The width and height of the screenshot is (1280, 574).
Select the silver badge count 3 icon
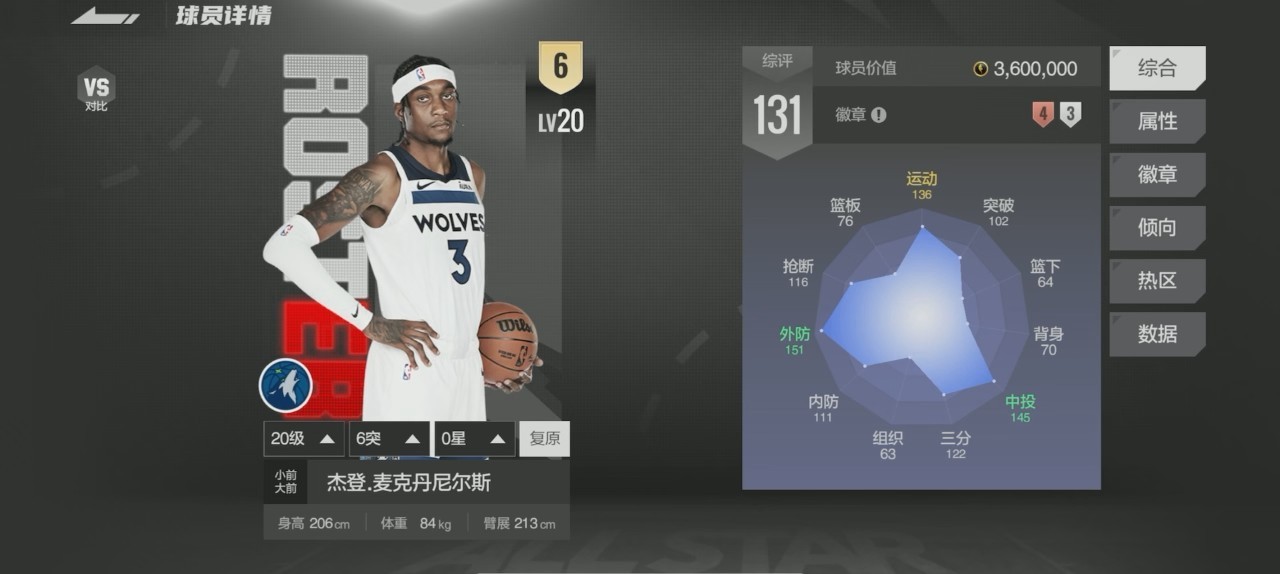coord(1070,114)
